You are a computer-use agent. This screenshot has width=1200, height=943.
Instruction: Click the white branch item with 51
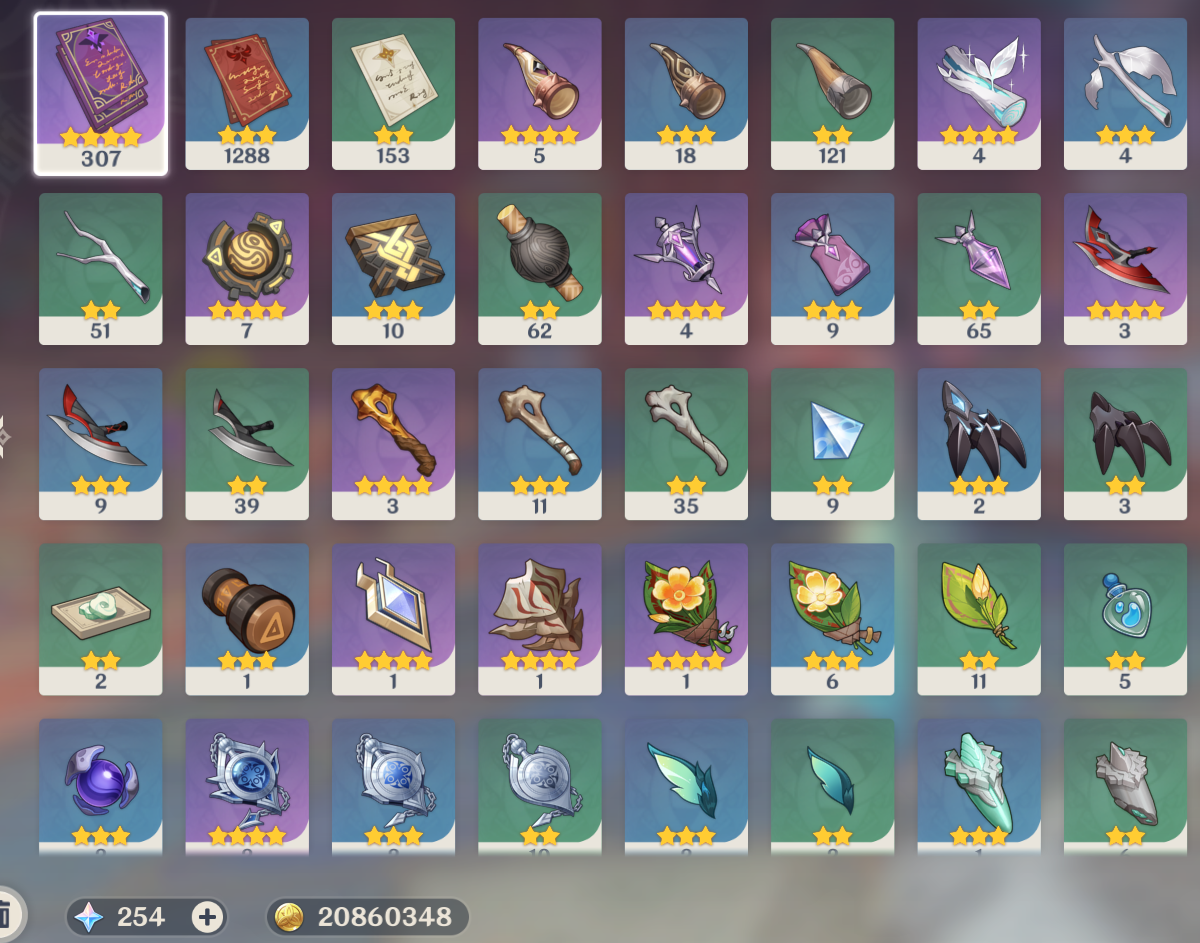tap(101, 268)
